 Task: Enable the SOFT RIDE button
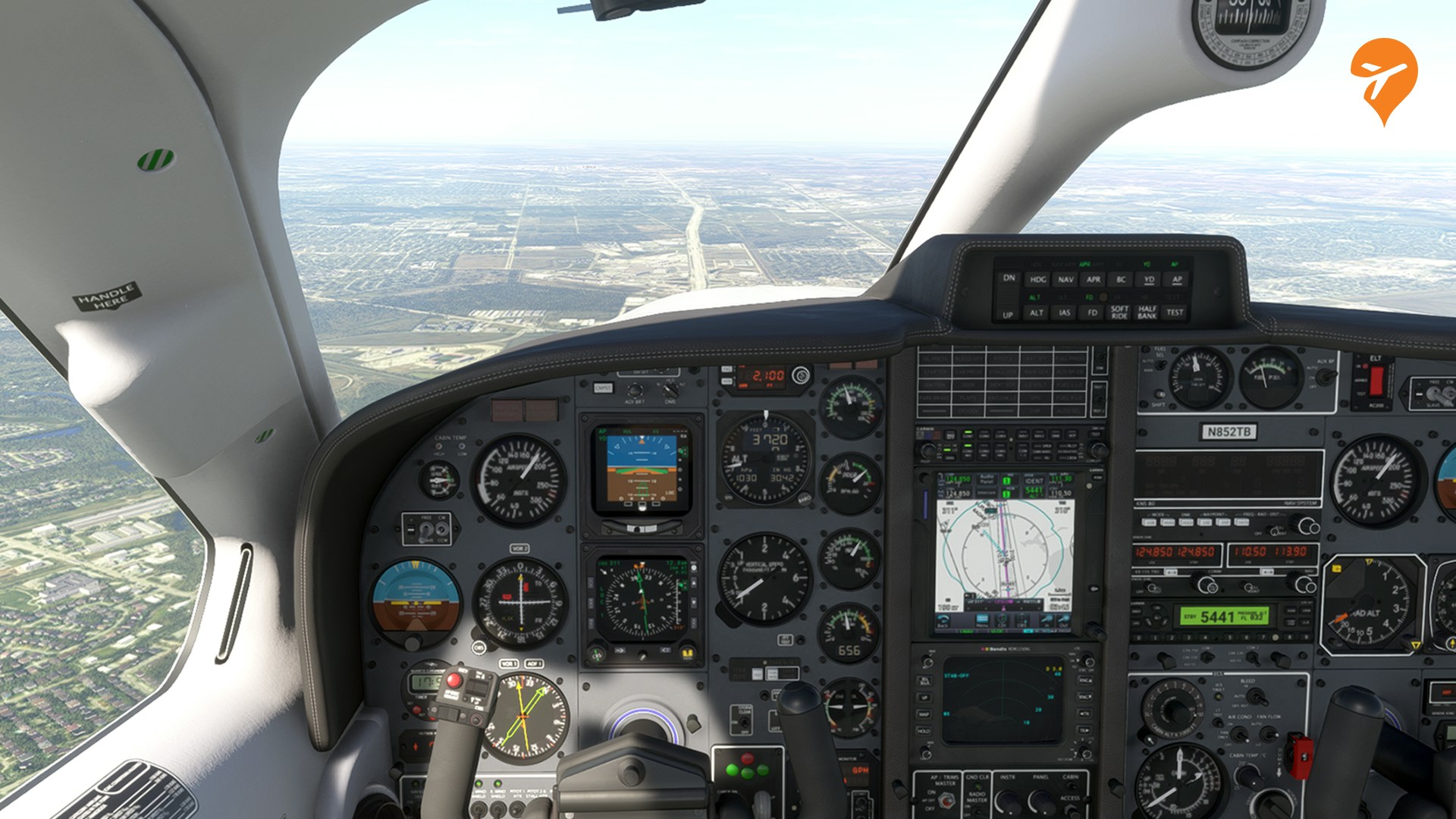(x=1119, y=312)
